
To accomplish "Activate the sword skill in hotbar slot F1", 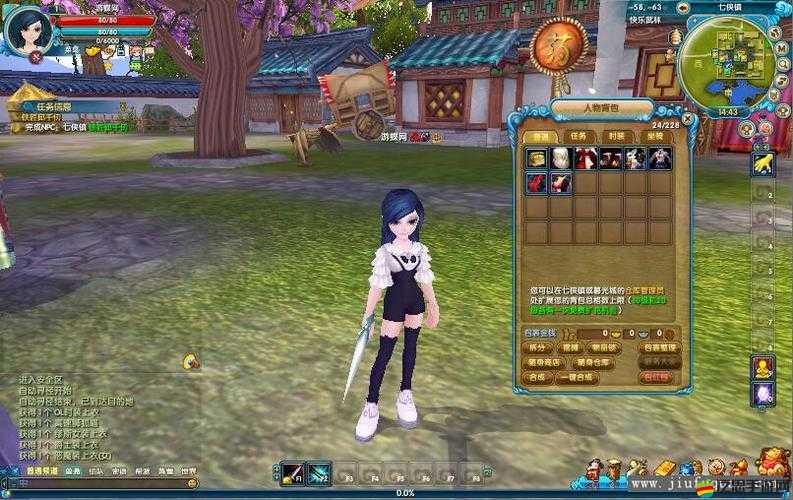I will coord(292,471).
